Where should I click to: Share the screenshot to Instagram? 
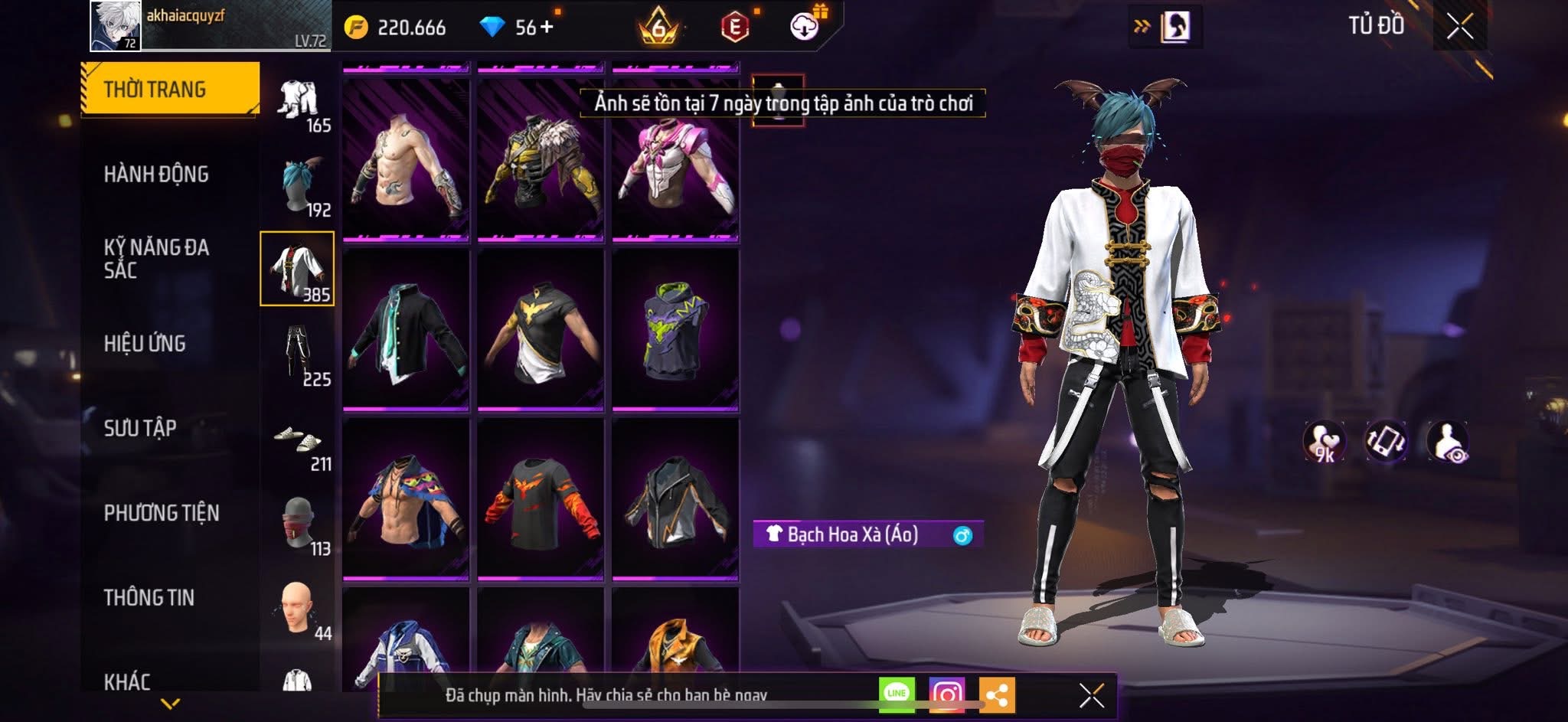[947, 694]
